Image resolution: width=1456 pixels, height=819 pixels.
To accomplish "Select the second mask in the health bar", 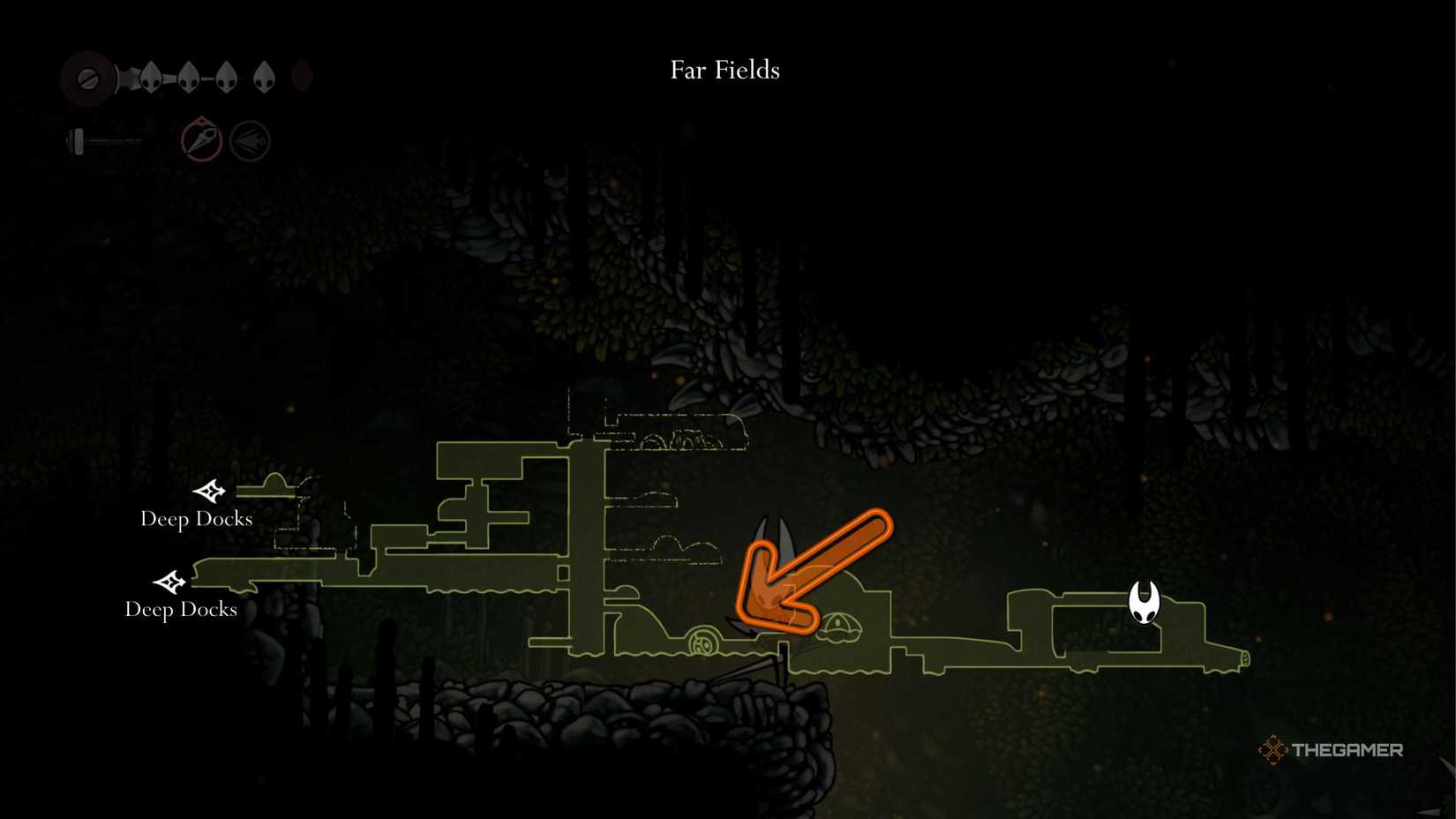I will [x=189, y=76].
